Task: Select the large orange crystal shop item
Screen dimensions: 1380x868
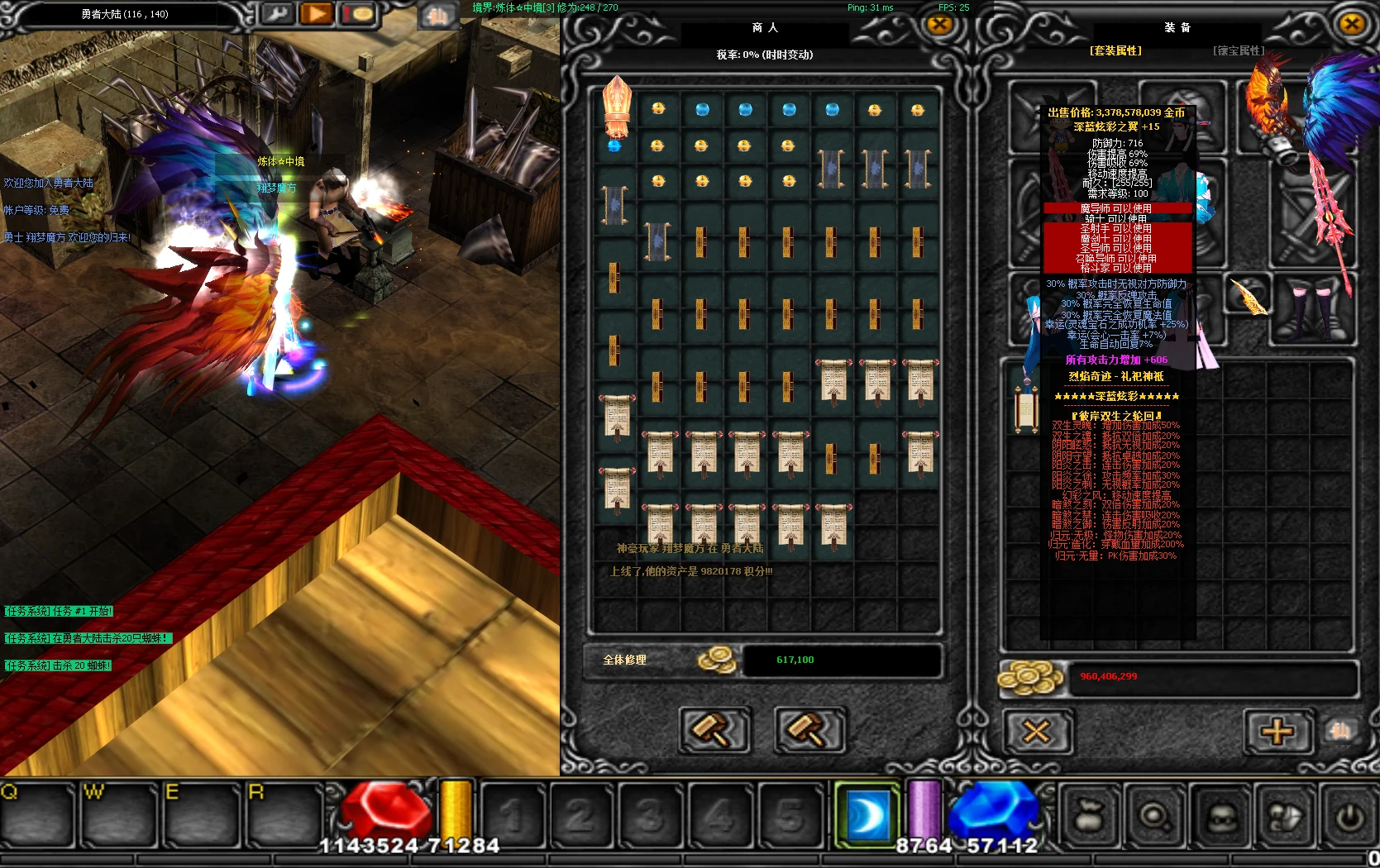Action: (617, 107)
